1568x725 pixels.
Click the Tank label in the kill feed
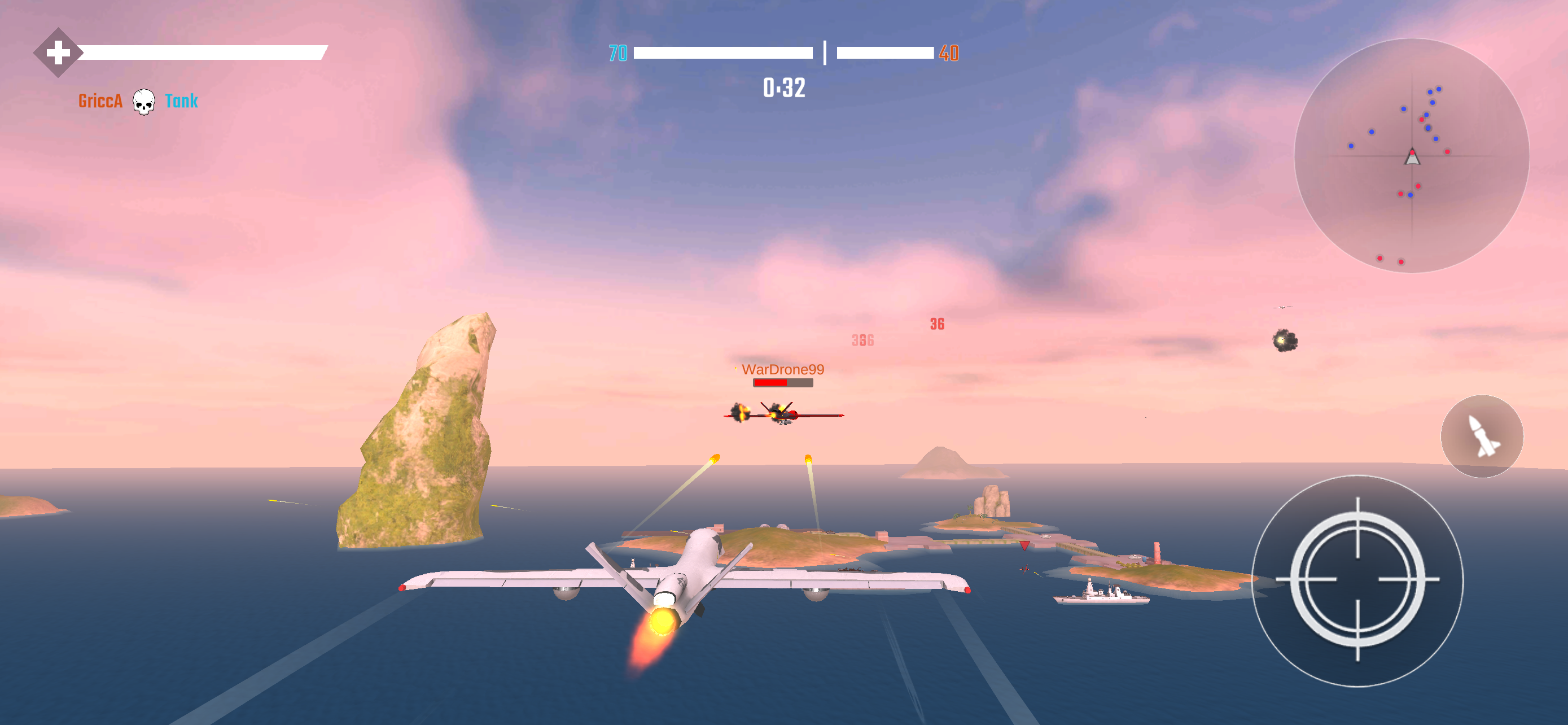tap(181, 101)
